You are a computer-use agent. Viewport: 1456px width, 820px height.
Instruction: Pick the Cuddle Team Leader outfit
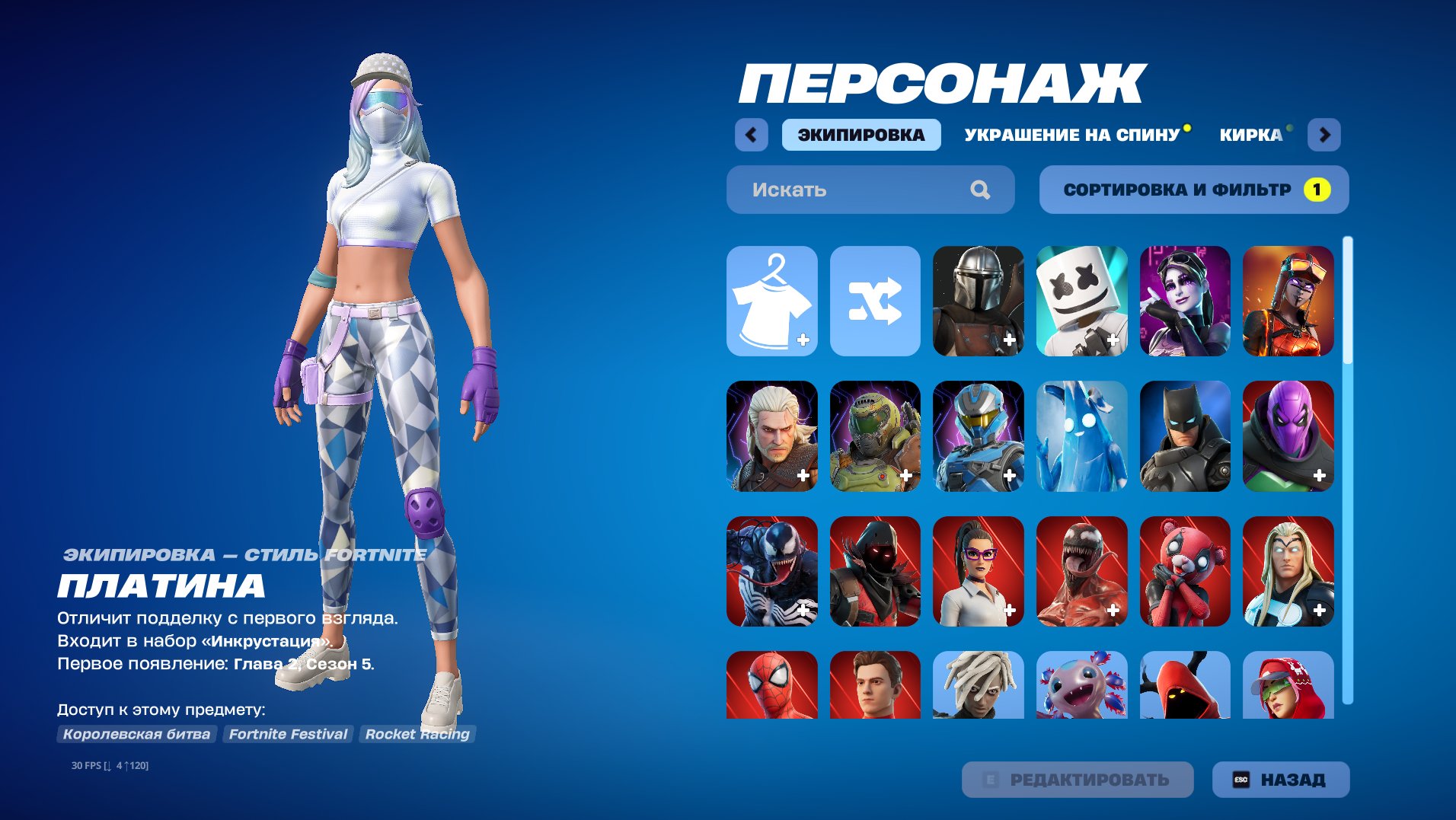coord(1184,571)
